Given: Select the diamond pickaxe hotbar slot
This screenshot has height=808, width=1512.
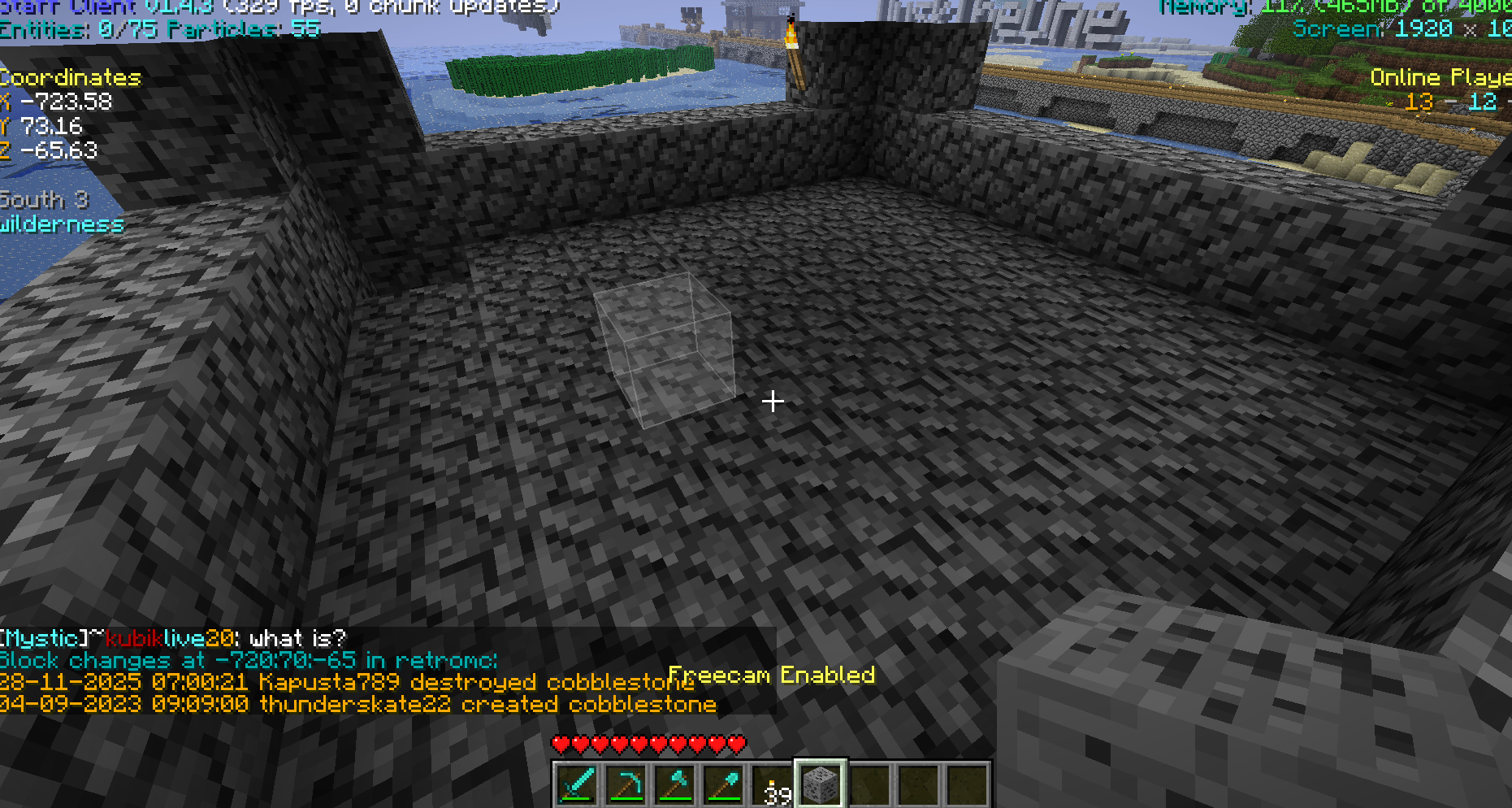Looking at the screenshot, I should 626,784.
